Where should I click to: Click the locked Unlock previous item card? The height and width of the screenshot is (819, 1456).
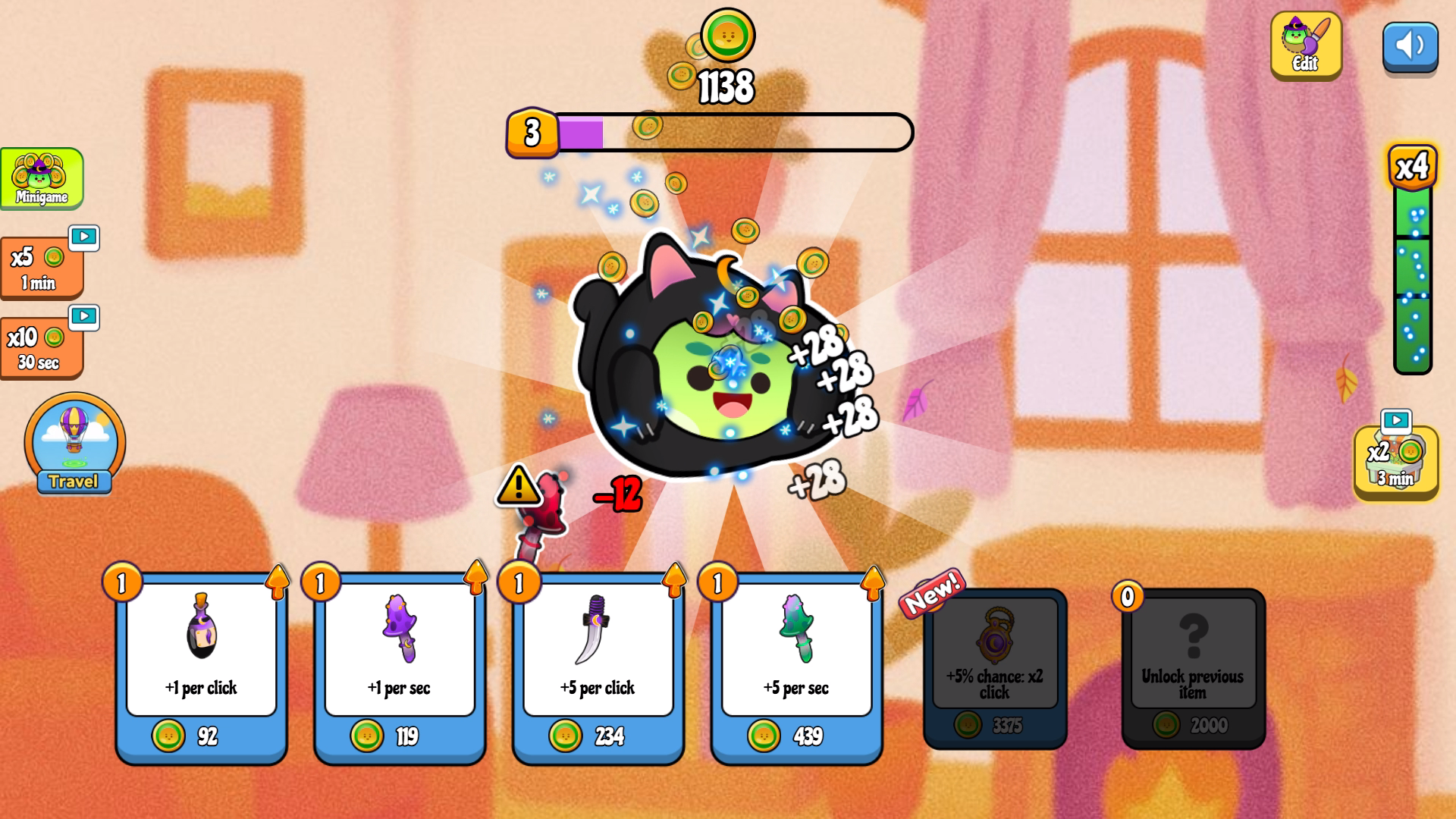(x=1193, y=667)
